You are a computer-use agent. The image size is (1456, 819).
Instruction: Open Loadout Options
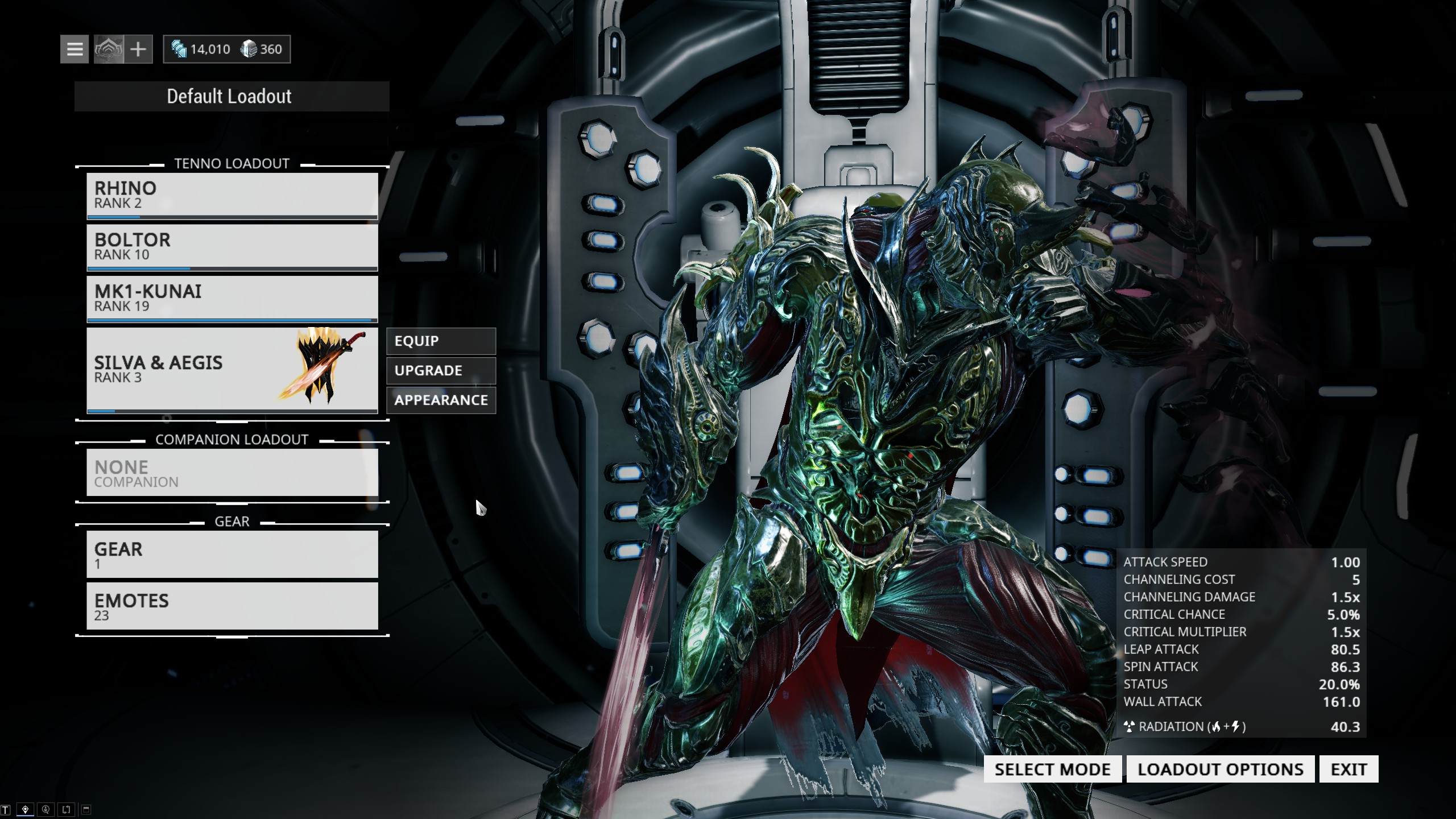pos(1221,770)
